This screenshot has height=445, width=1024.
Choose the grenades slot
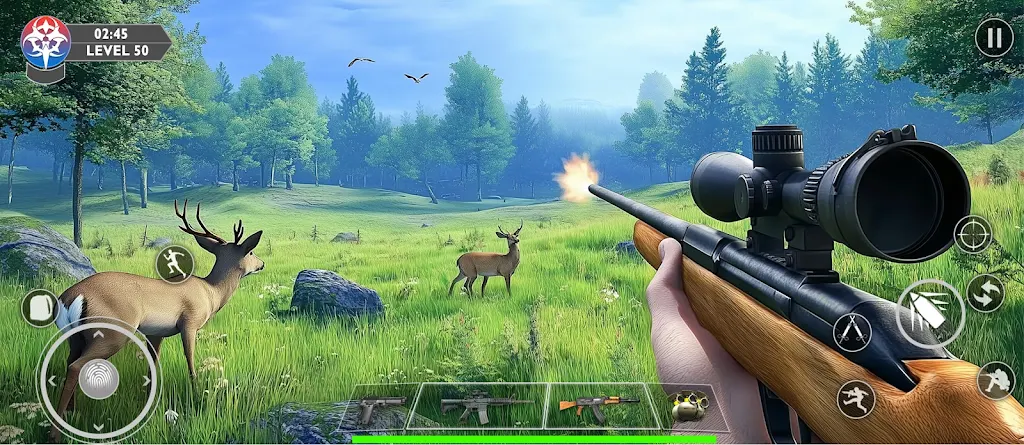tap(688, 408)
